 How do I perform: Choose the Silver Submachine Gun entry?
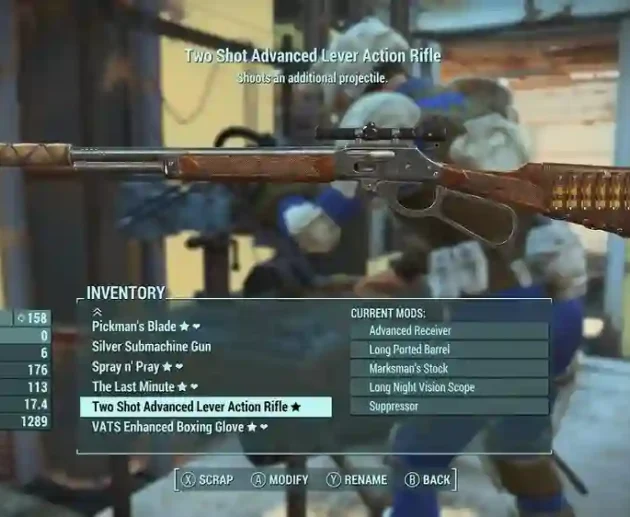(151, 347)
